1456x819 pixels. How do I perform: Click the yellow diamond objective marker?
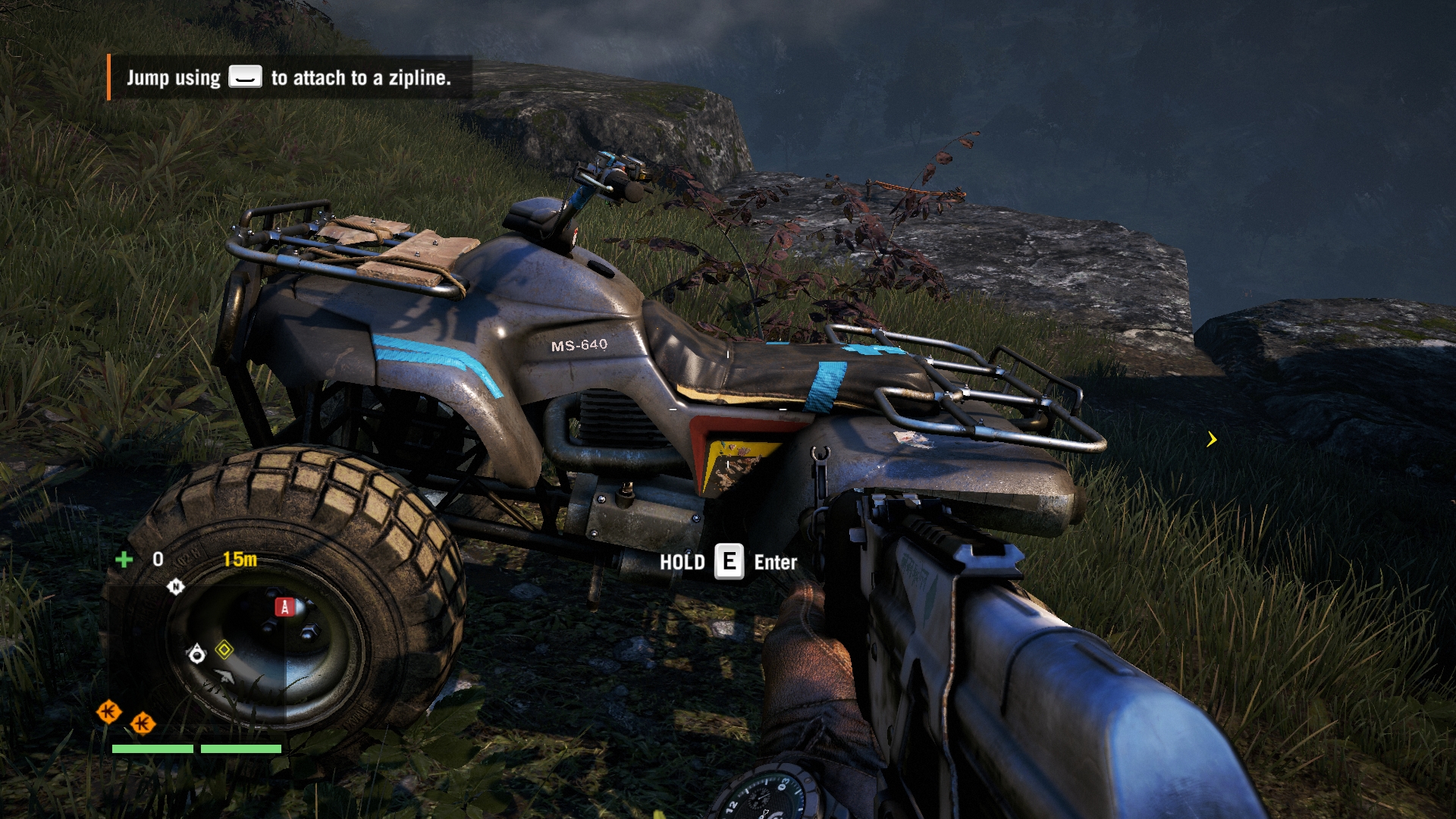[x=224, y=650]
